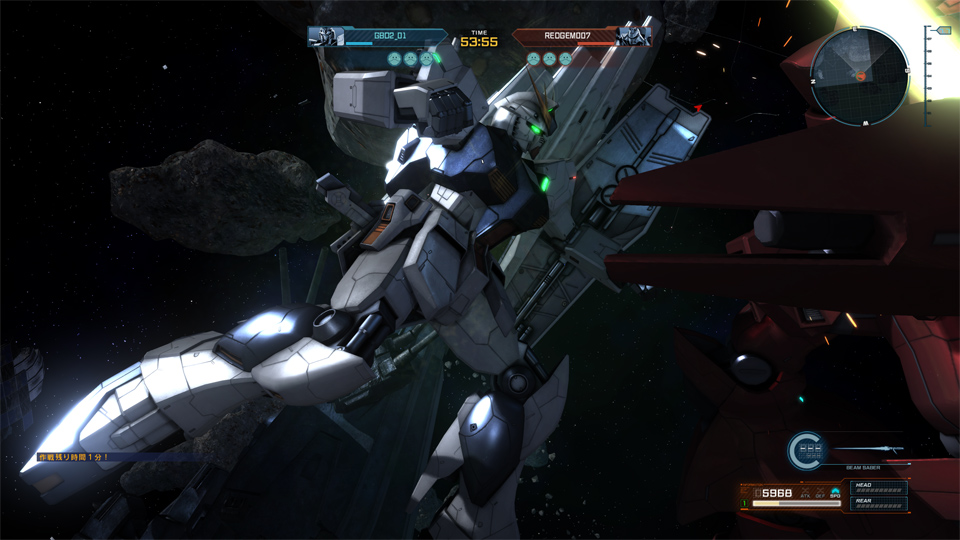Click the Beam Saber weapon icon

point(868,450)
